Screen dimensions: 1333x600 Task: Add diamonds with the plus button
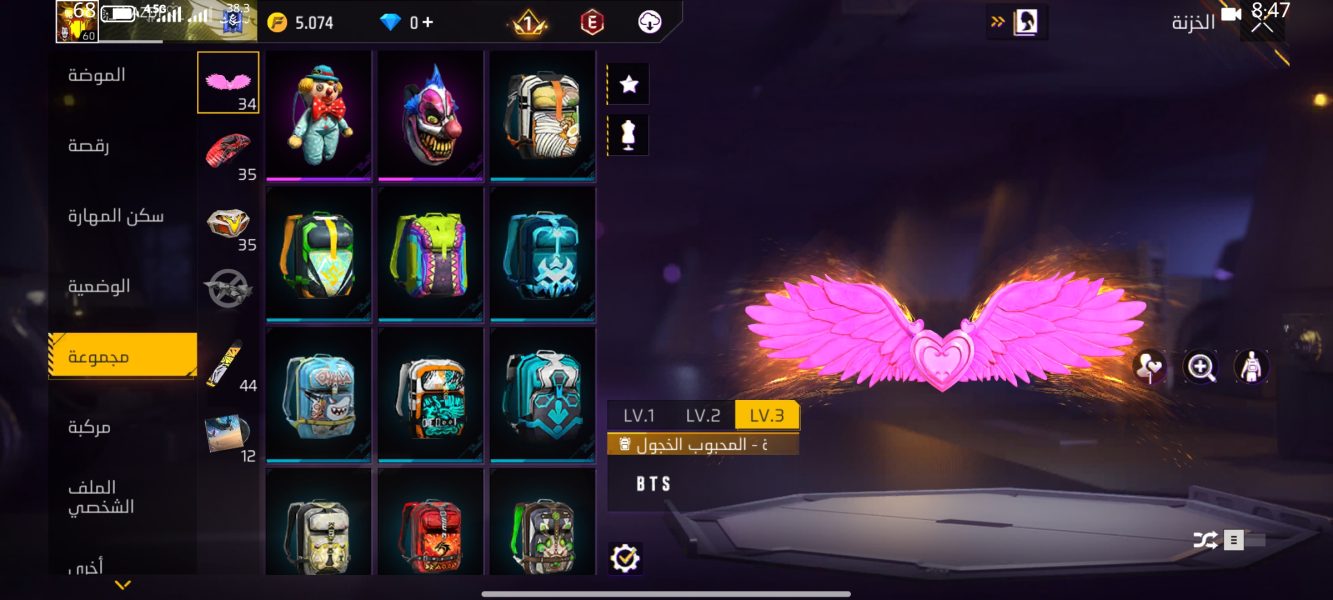pyautogui.click(x=428, y=22)
